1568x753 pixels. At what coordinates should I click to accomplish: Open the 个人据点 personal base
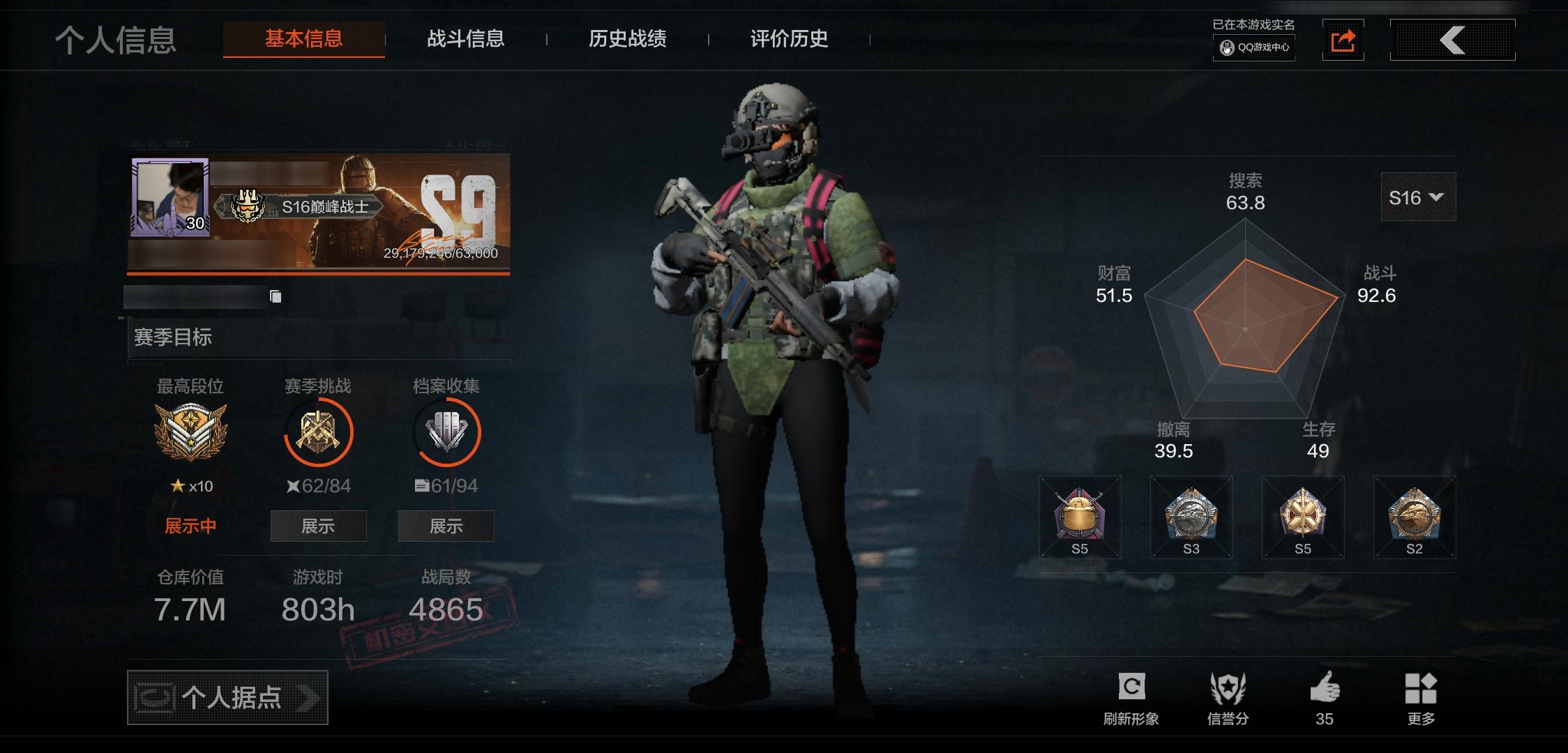pyautogui.click(x=227, y=697)
